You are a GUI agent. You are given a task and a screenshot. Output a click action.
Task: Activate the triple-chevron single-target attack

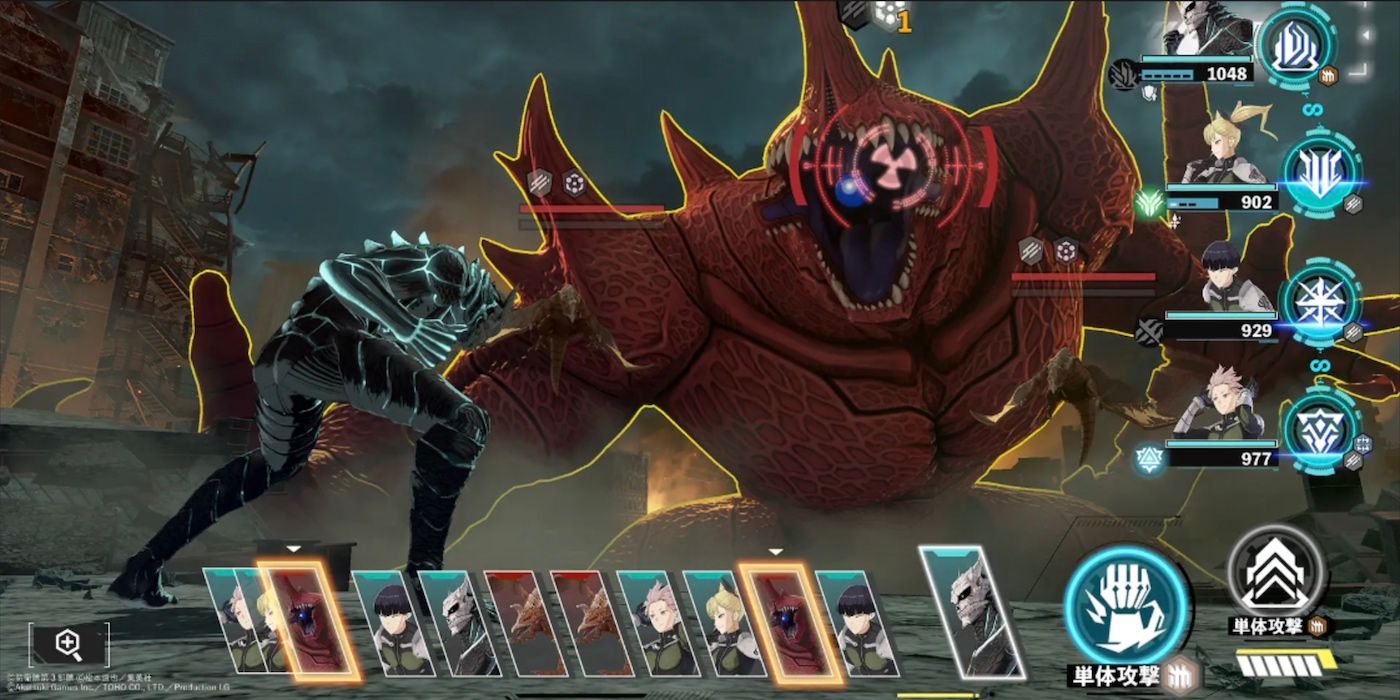(x=1276, y=574)
